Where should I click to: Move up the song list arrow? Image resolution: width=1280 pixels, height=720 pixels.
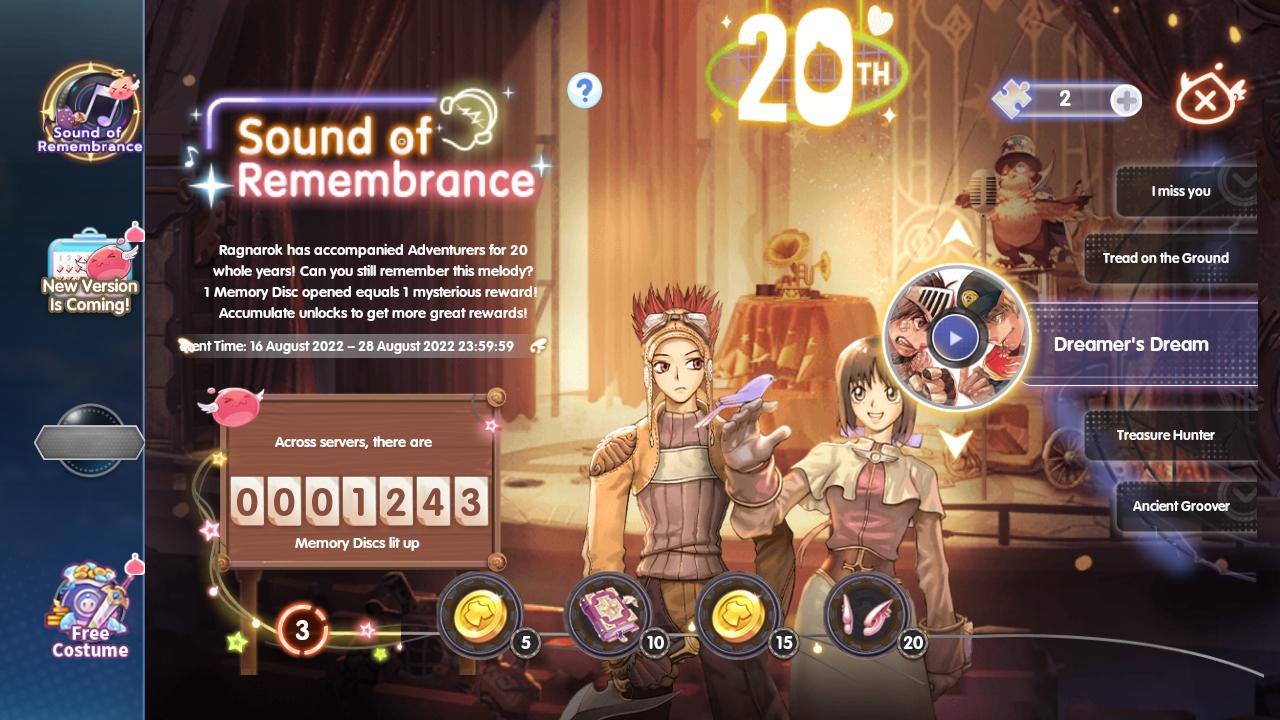[957, 234]
